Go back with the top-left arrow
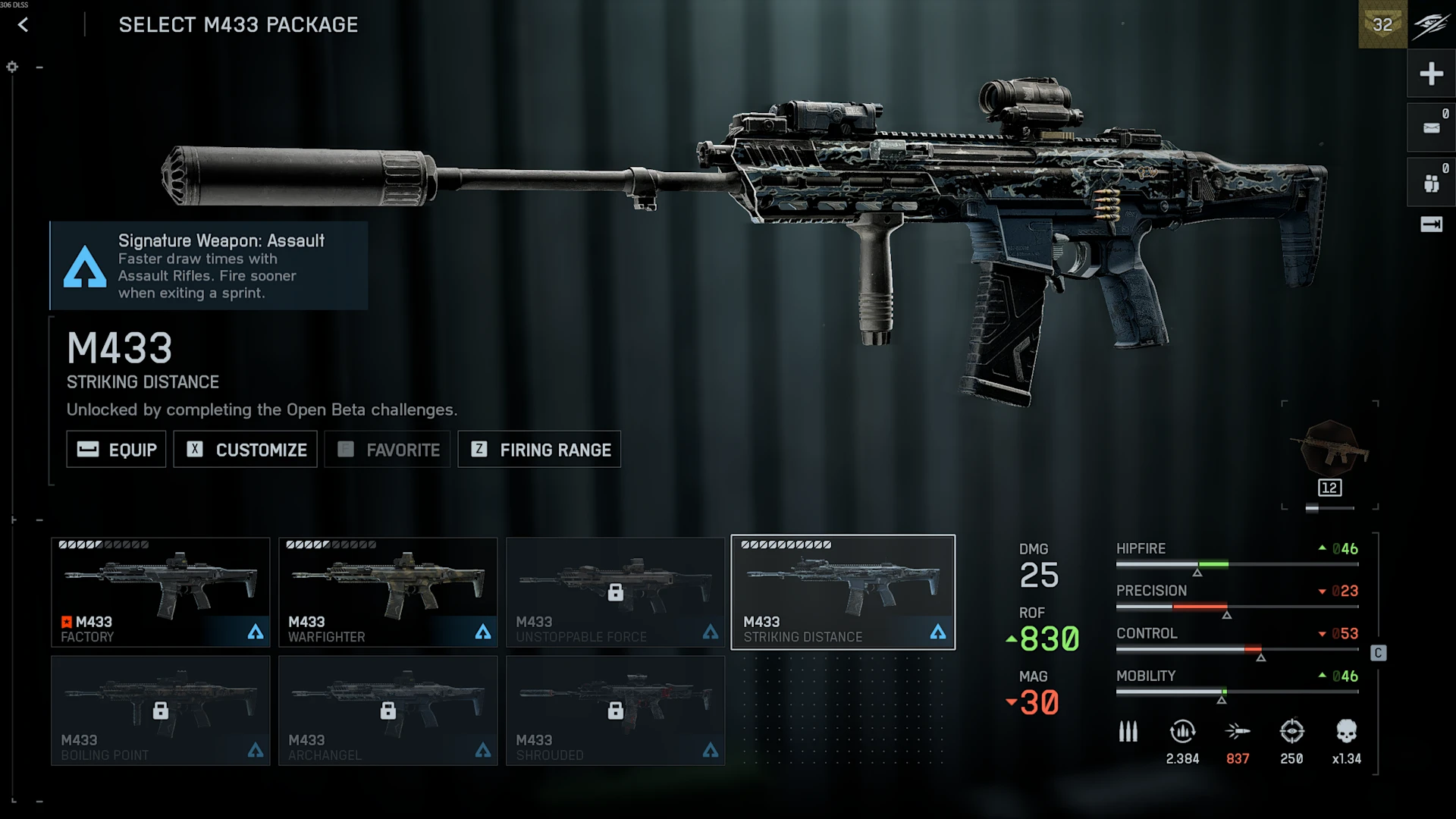The height and width of the screenshot is (819, 1456). [x=24, y=25]
